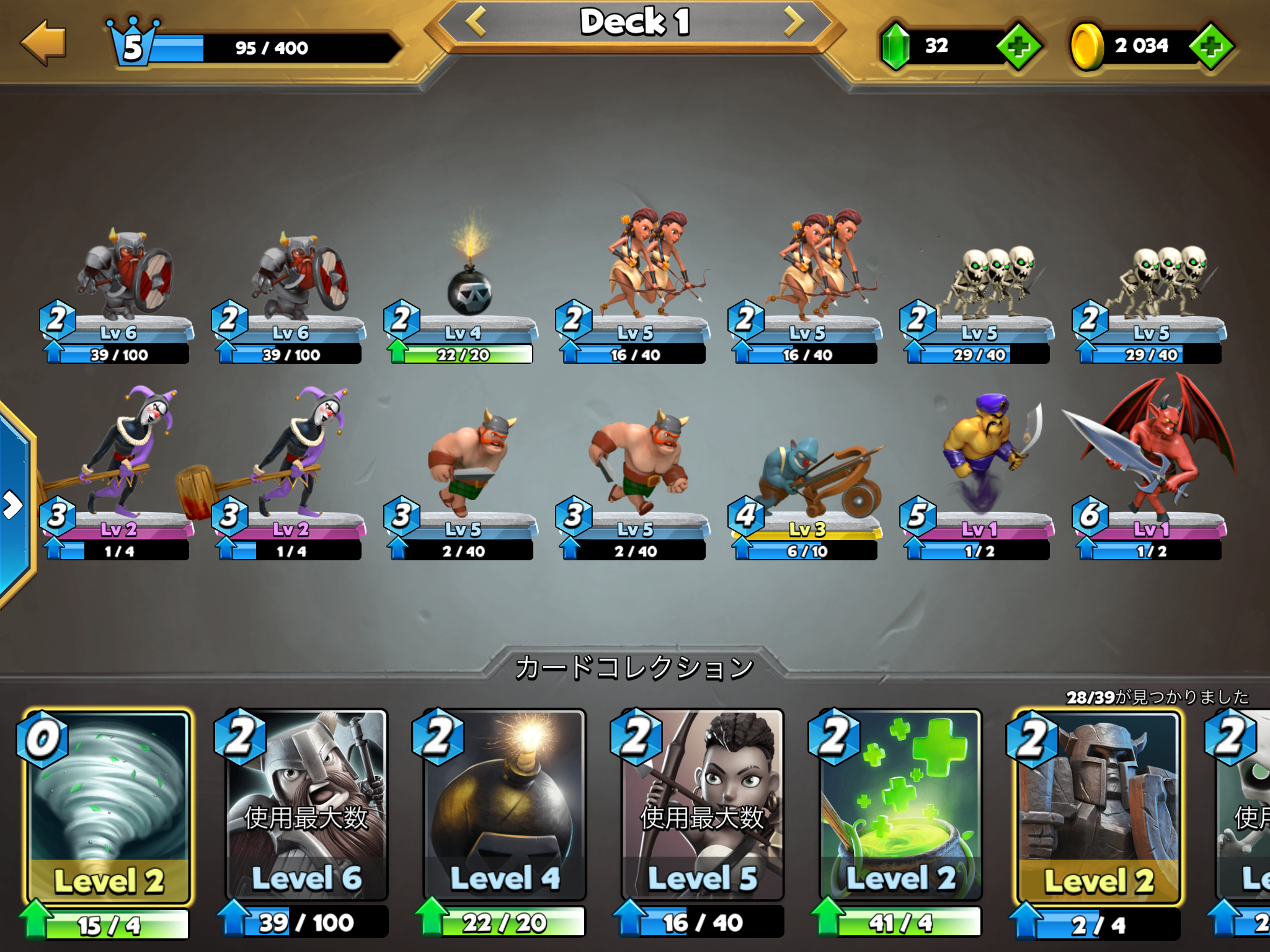
Task: Select the bomb unit in the deck
Action: point(469,291)
